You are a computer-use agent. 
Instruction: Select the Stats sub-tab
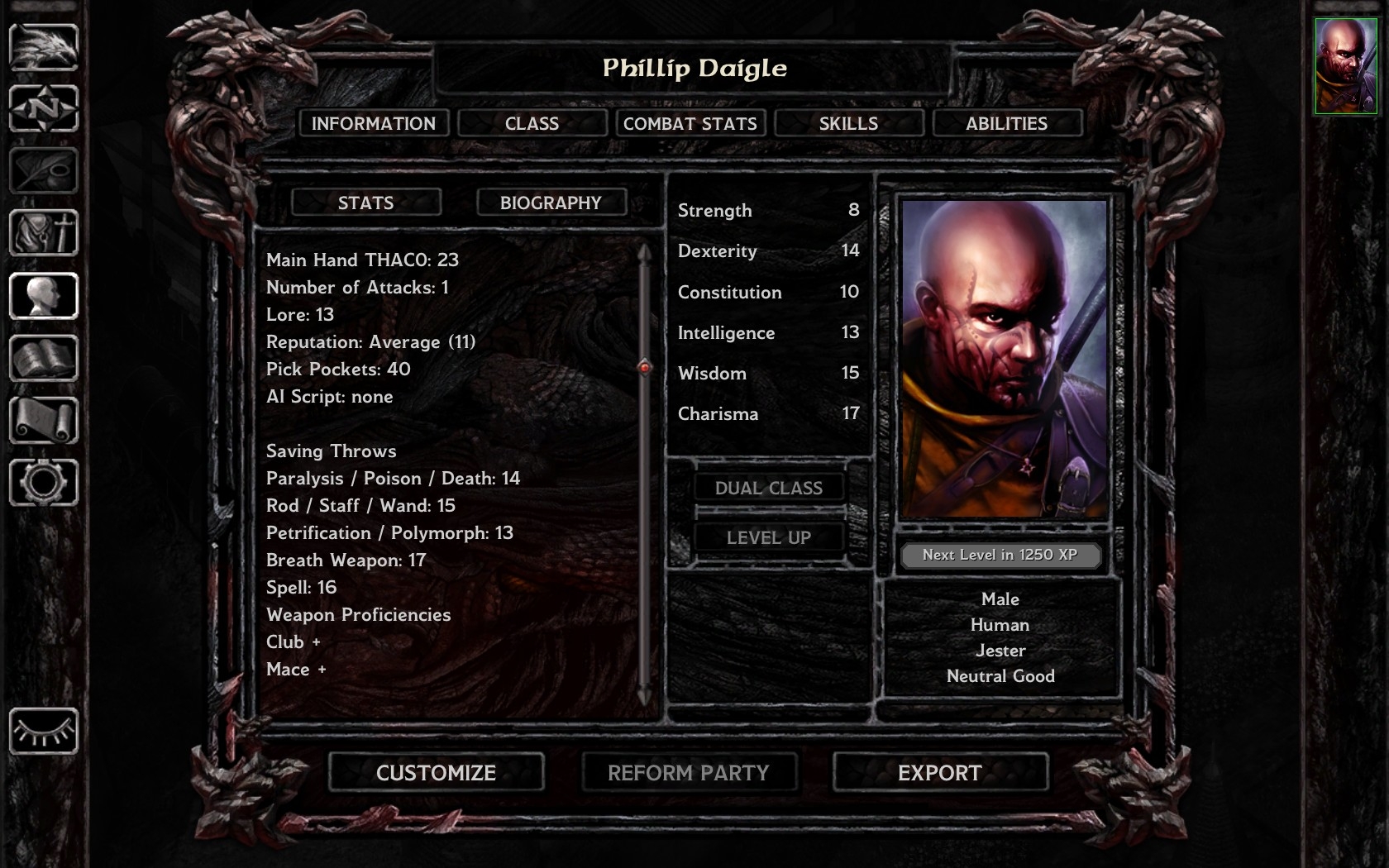point(365,203)
